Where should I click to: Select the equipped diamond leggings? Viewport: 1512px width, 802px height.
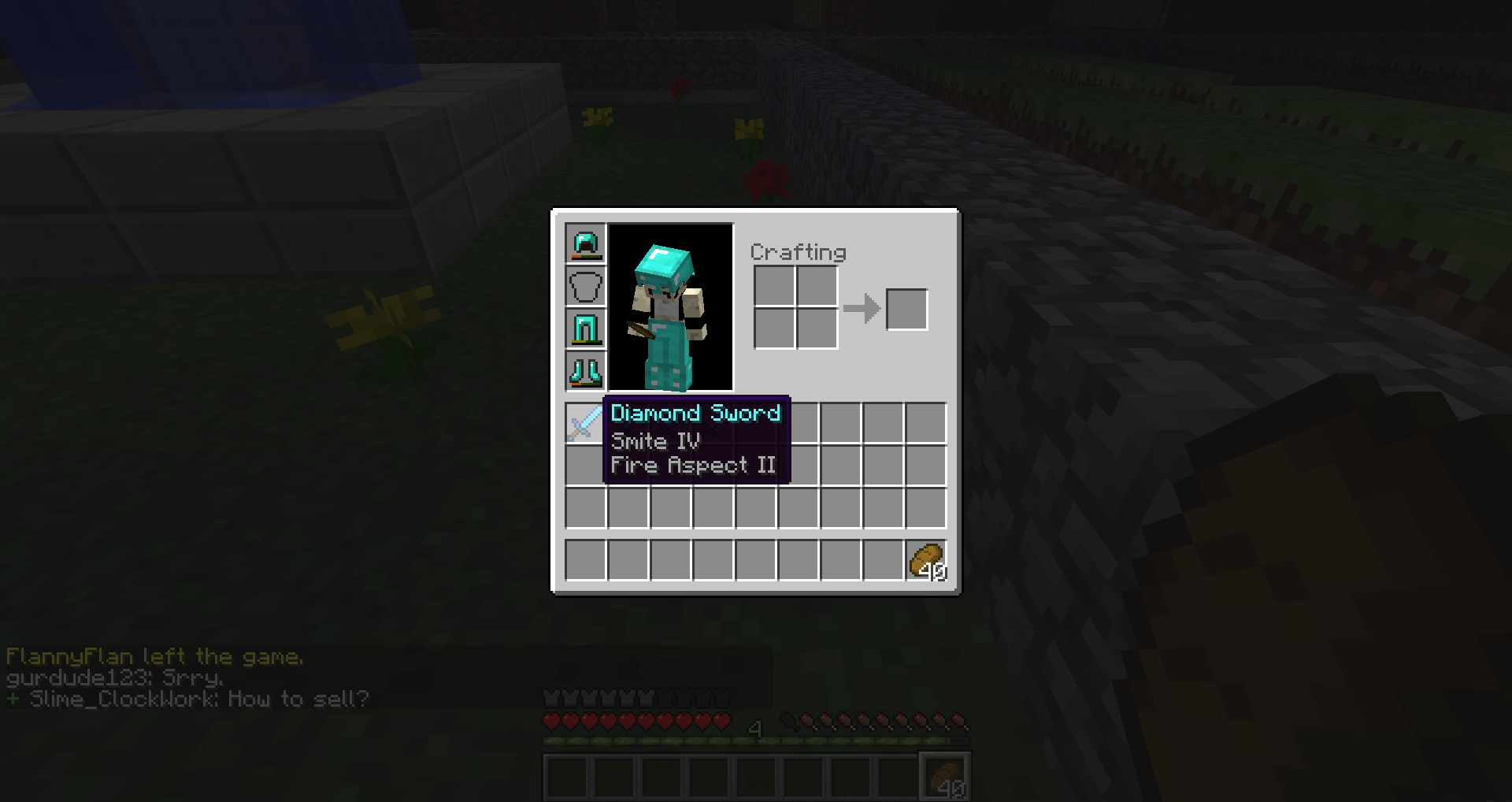coord(584,329)
